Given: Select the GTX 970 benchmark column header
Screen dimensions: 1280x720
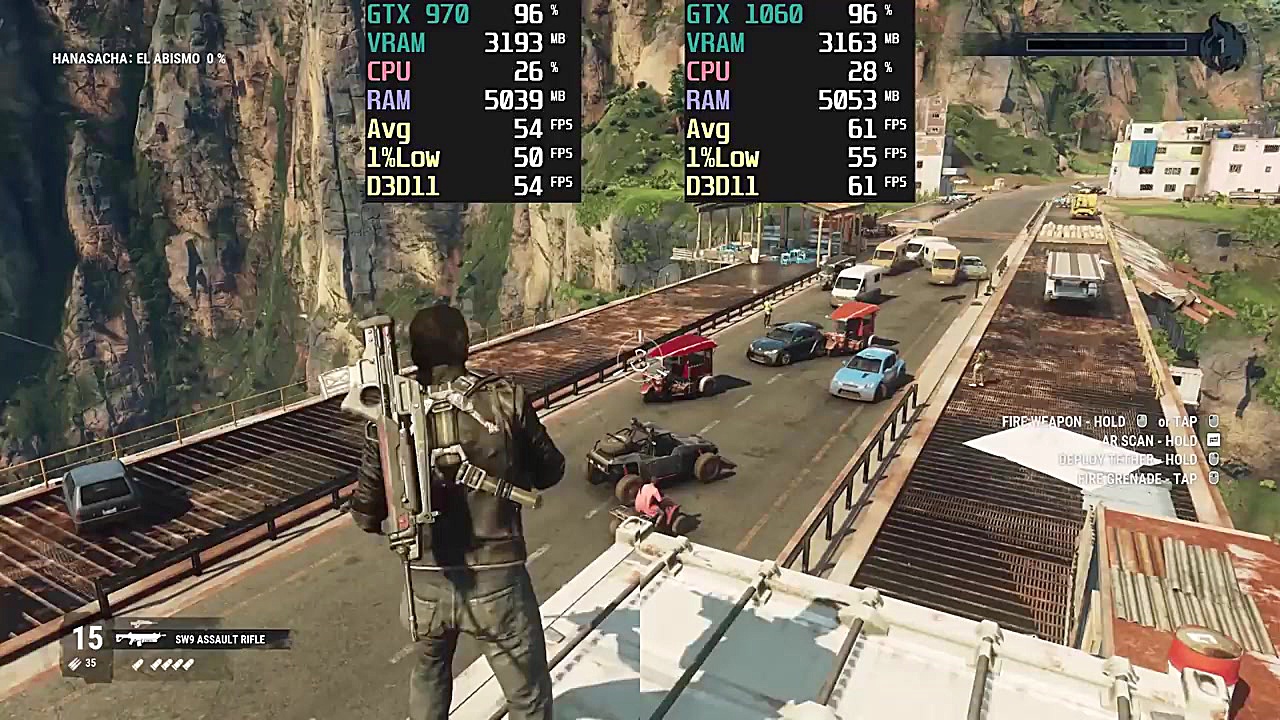Looking at the screenshot, I should point(420,14).
